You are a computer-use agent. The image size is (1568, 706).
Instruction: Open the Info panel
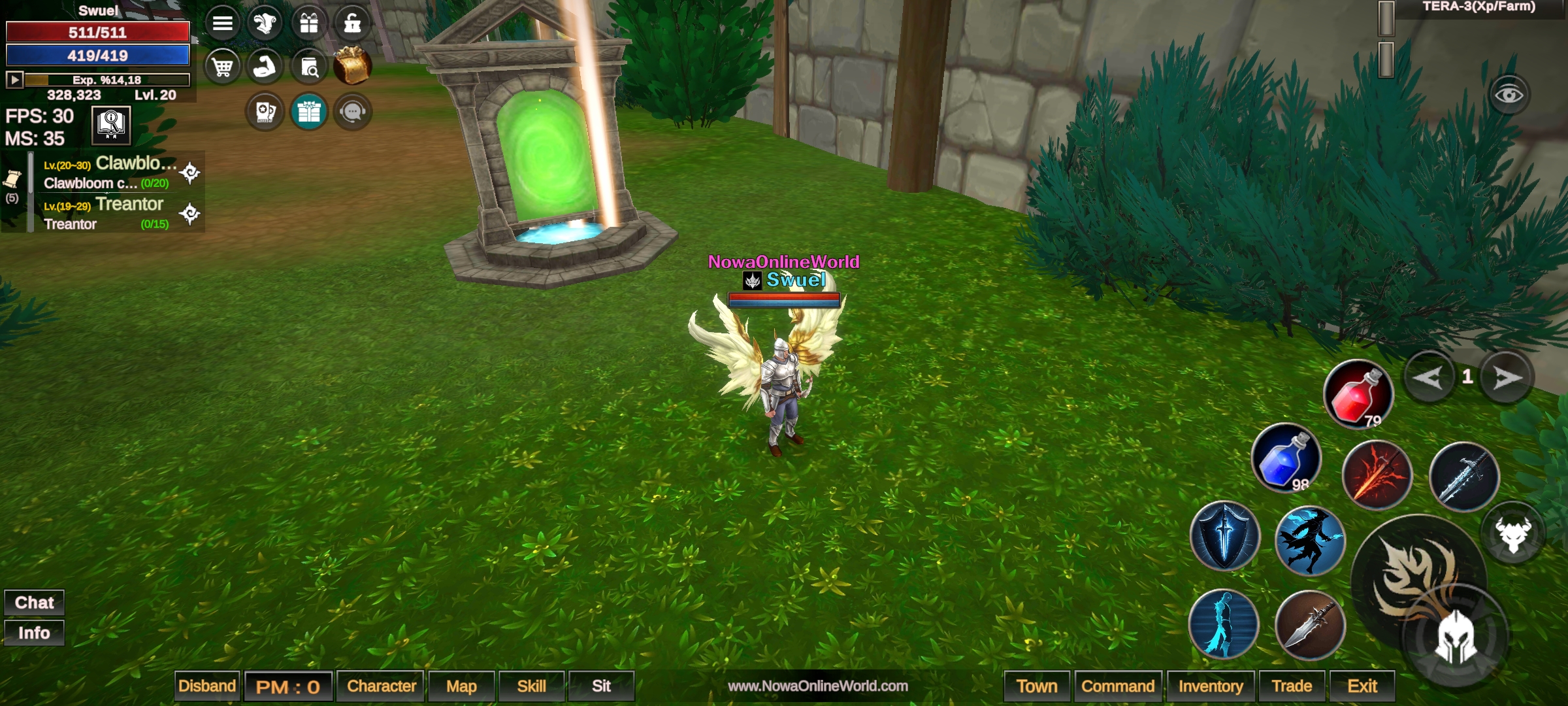pyautogui.click(x=34, y=633)
